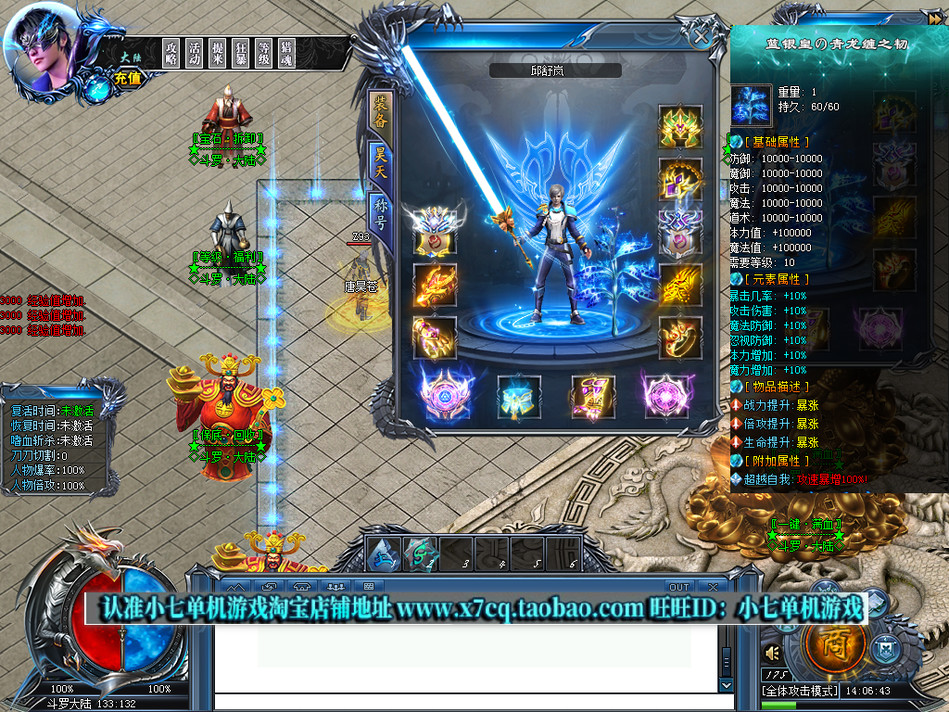Toggle the sound speaker icon
The height and width of the screenshot is (712, 949).
[772, 653]
